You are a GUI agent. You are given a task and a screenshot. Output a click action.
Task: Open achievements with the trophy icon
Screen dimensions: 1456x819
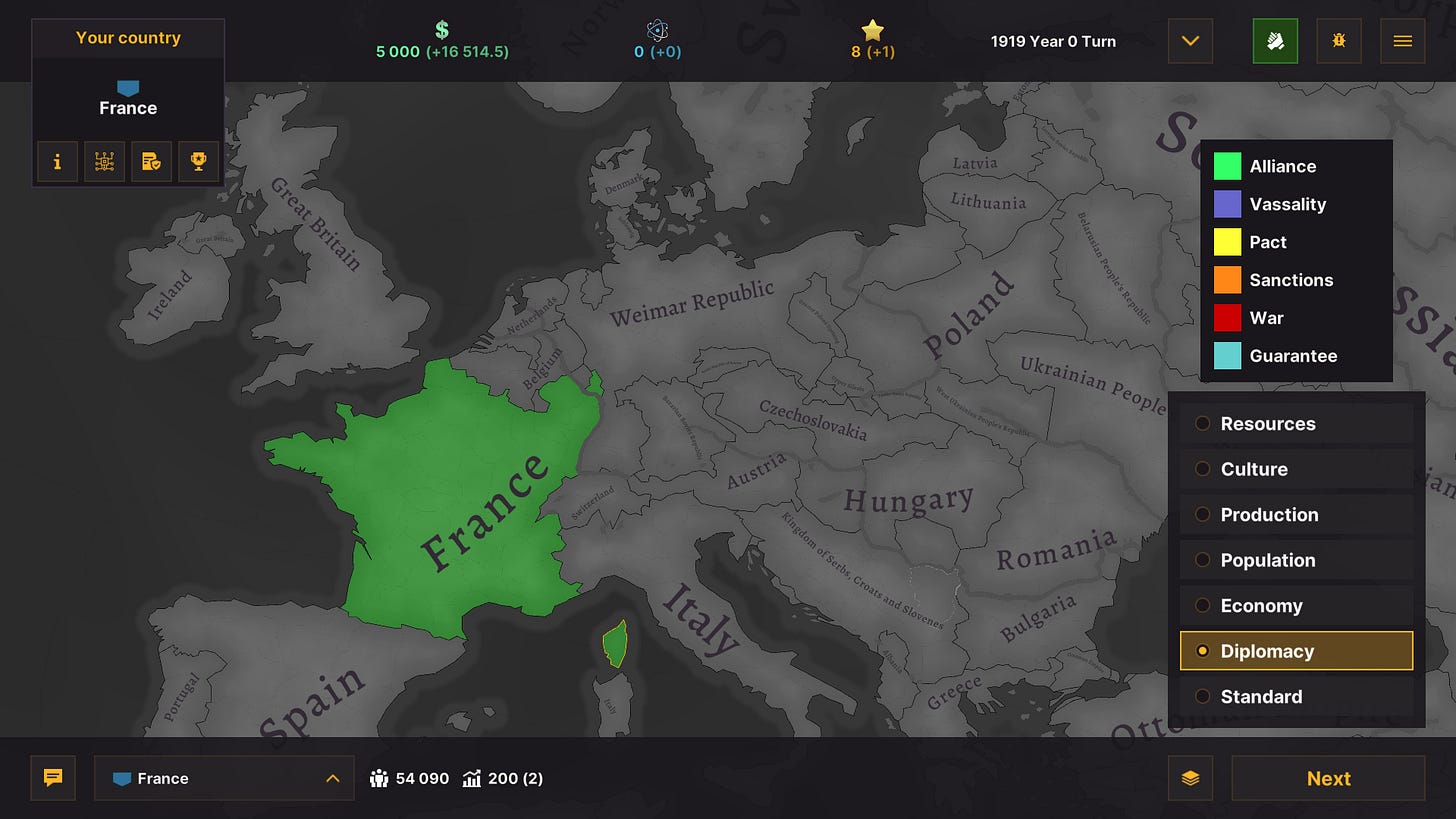point(198,161)
